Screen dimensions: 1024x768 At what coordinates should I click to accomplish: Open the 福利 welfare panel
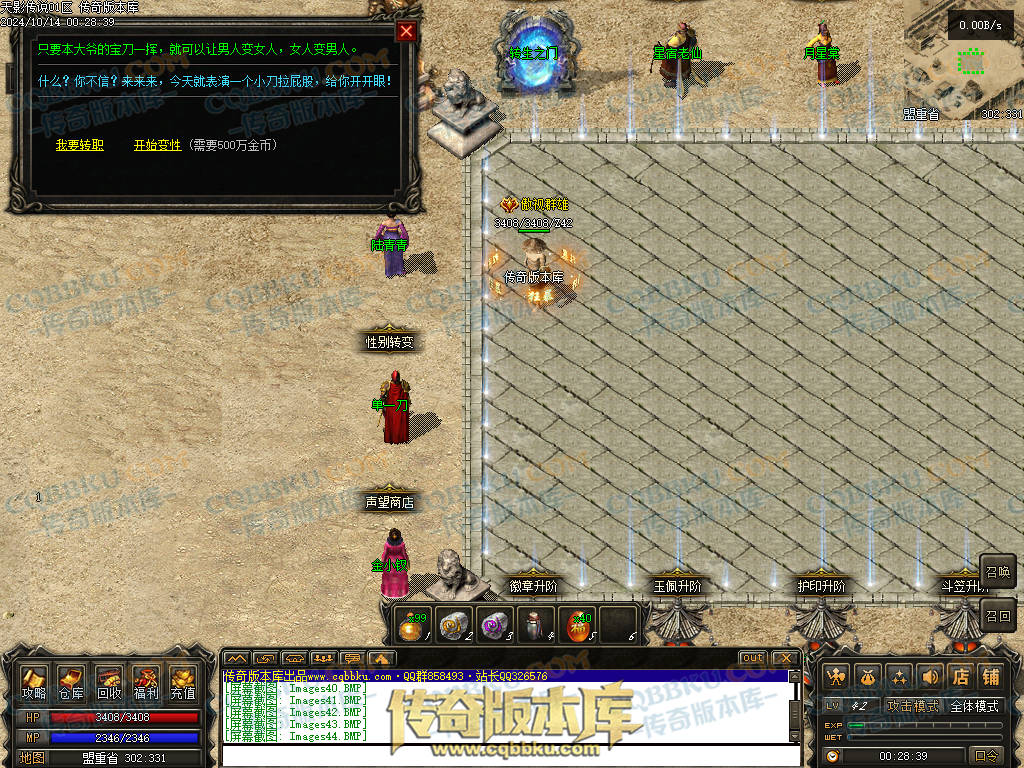(x=146, y=683)
